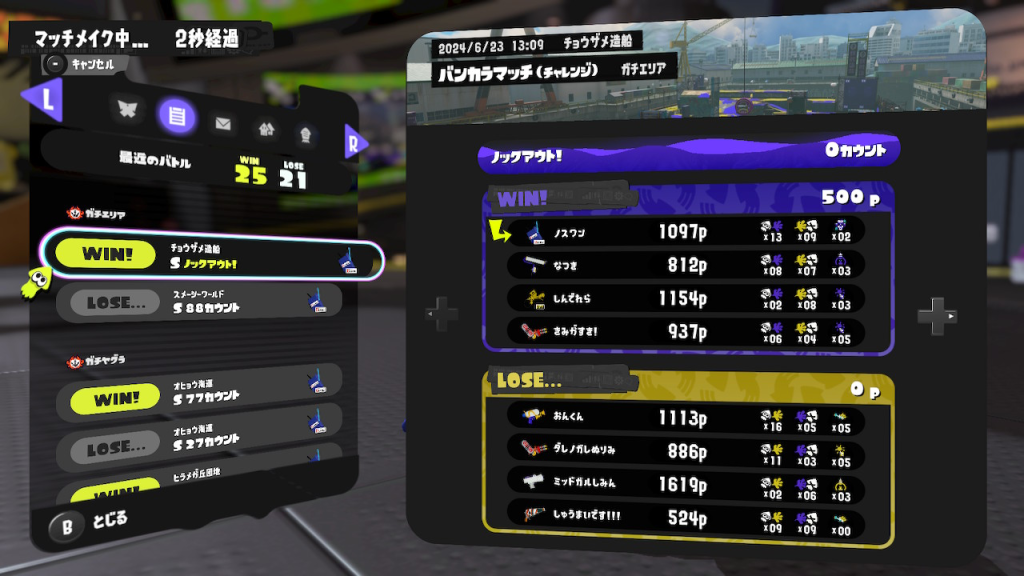1024x576 pixels.
Task: Open the envelope mail tab
Action: pyautogui.click(x=222, y=124)
